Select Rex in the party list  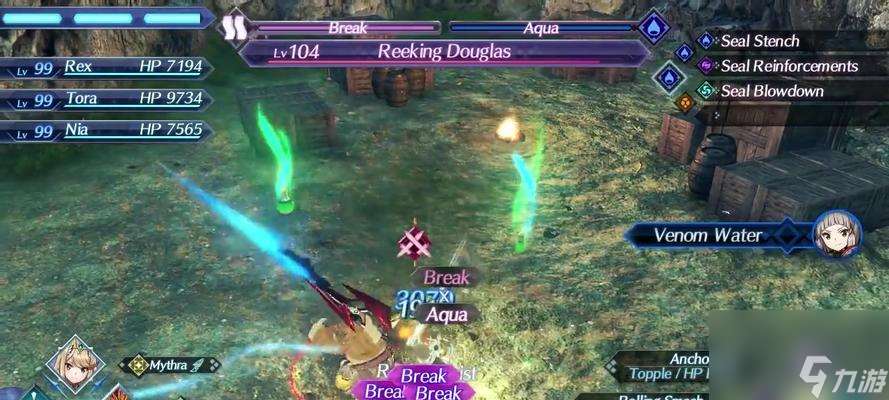click(x=108, y=68)
